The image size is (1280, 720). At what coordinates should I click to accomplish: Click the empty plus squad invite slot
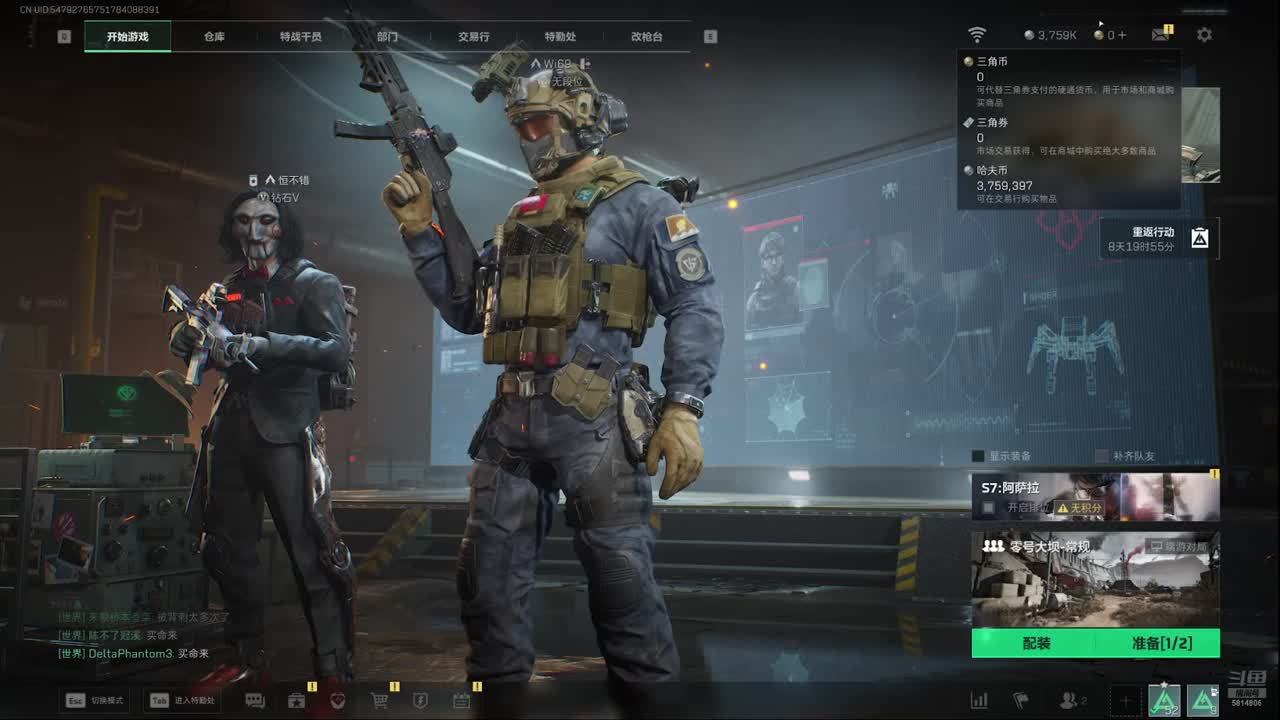(x=1125, y=701)
